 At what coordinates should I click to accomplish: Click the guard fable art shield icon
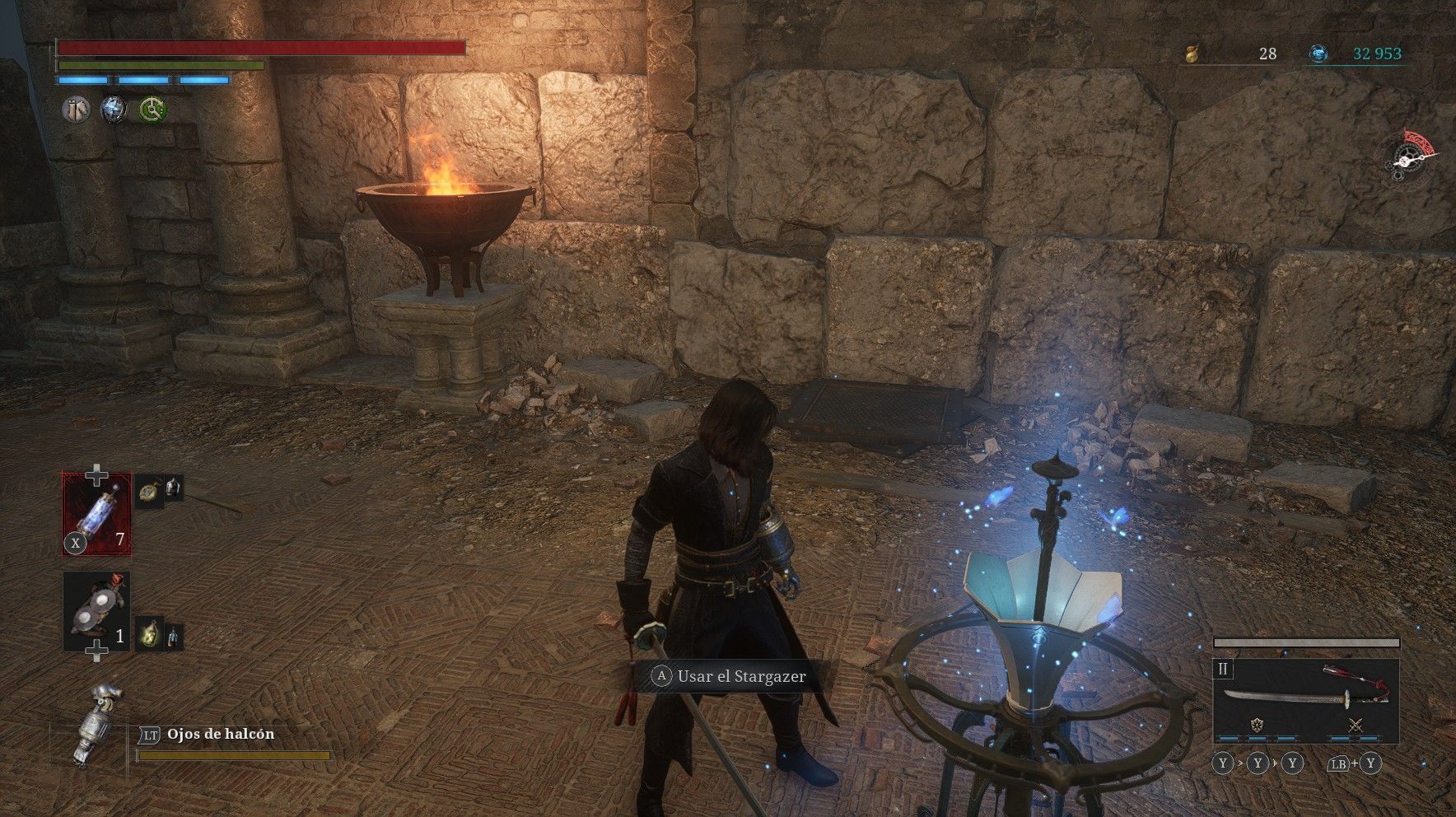(1257, 726)
